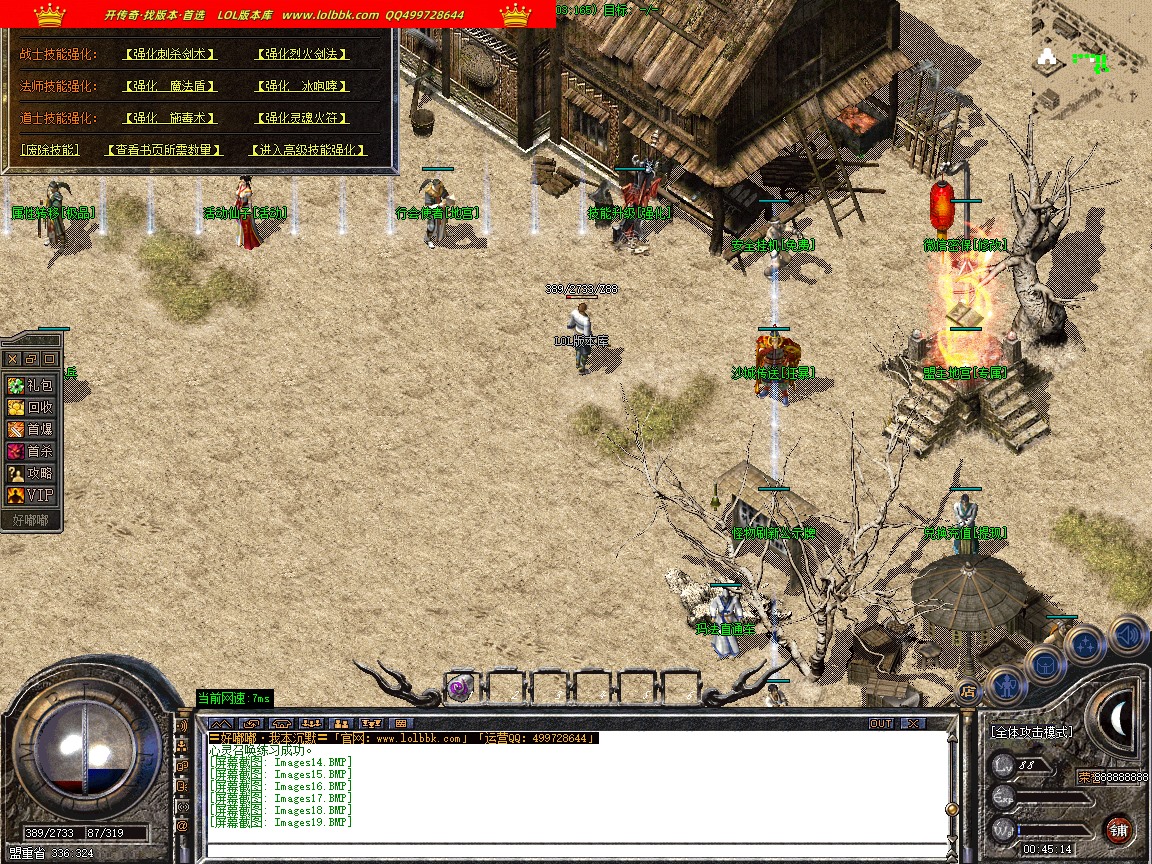
Task: Show the 首爆 first-drop panel
Action: (31, 429)
